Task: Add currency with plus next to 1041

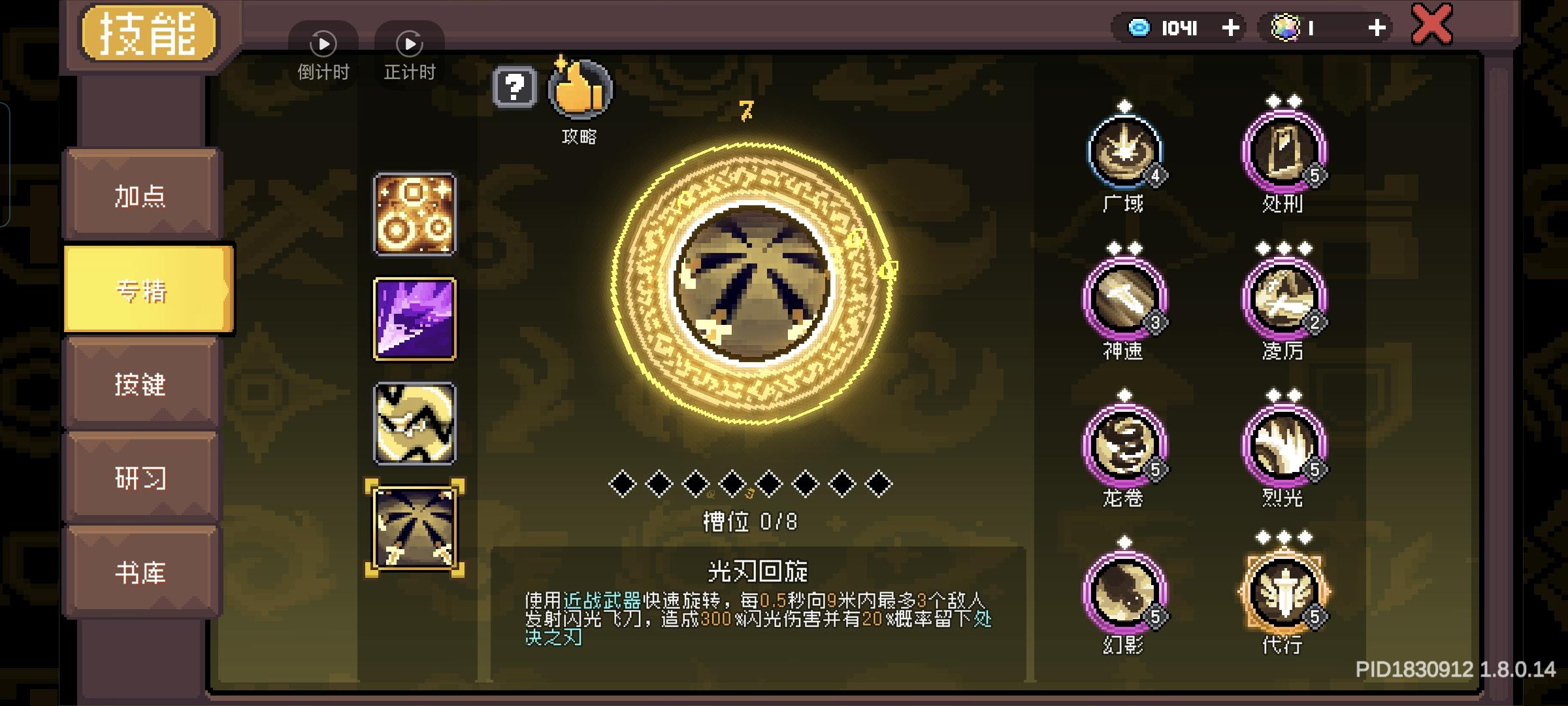Action: (x=1231, y=27)
